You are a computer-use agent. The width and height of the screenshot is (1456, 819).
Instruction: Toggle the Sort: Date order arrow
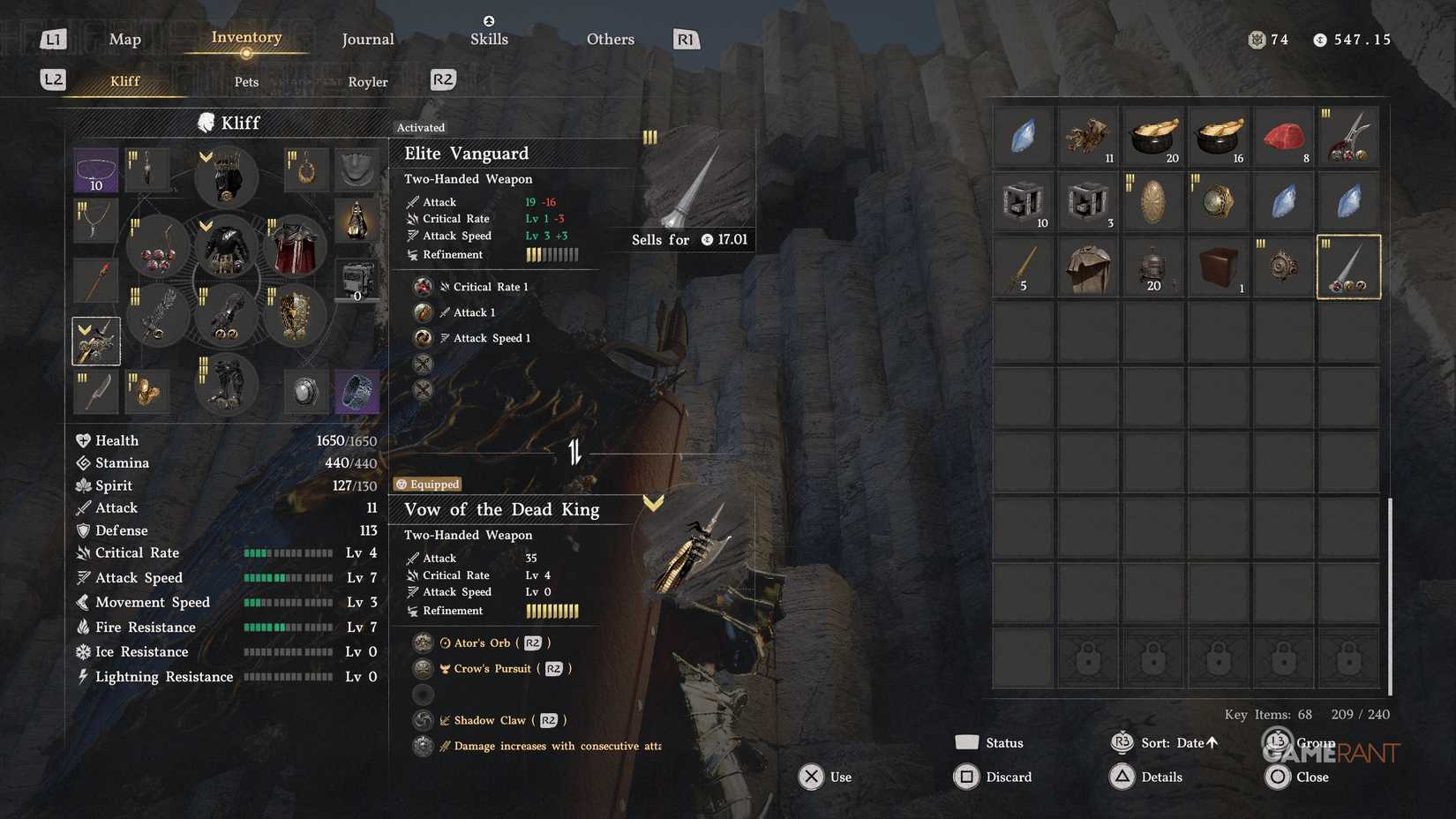click(1210, 742)
